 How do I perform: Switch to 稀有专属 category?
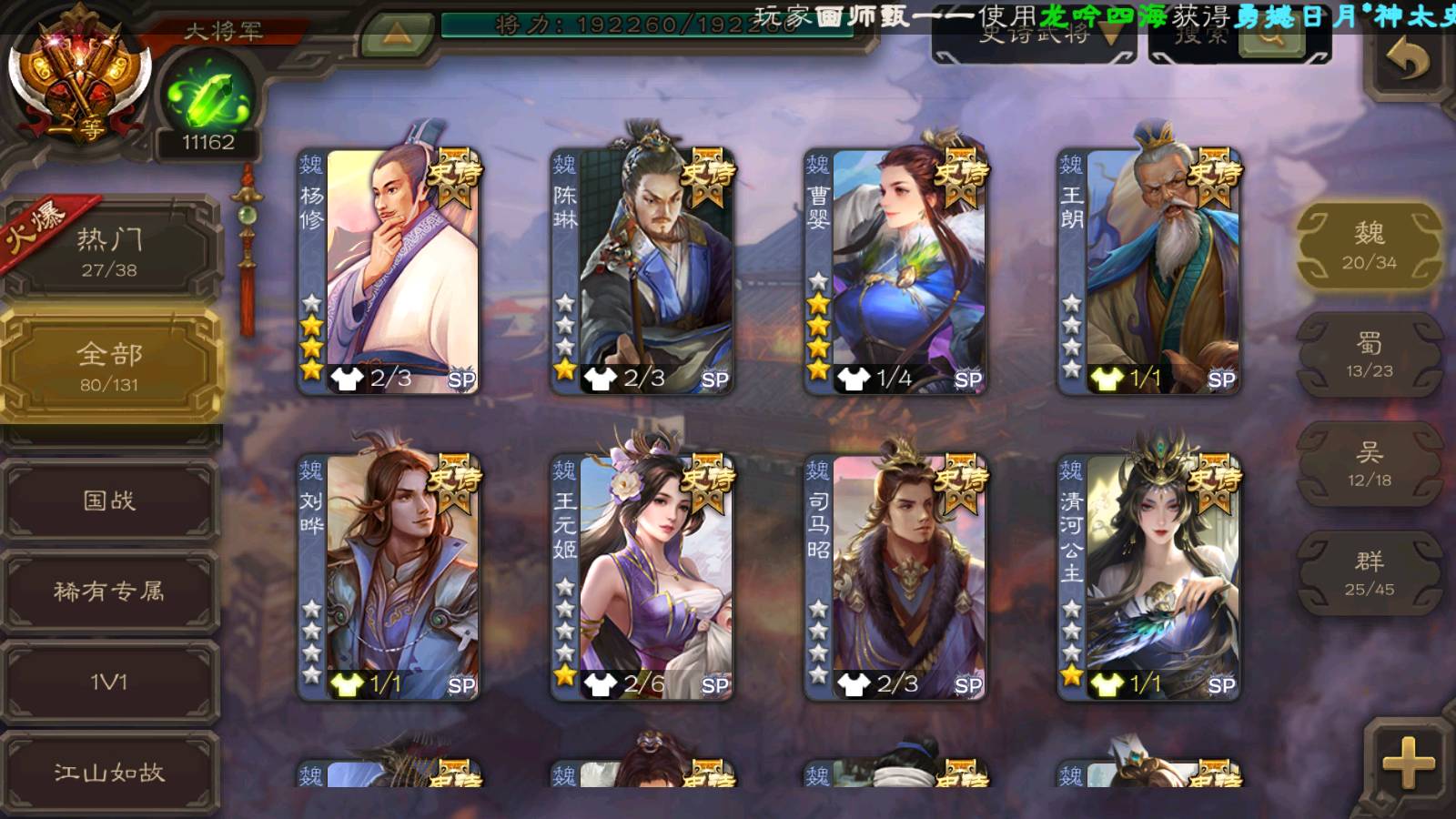[x=109, y=591]
